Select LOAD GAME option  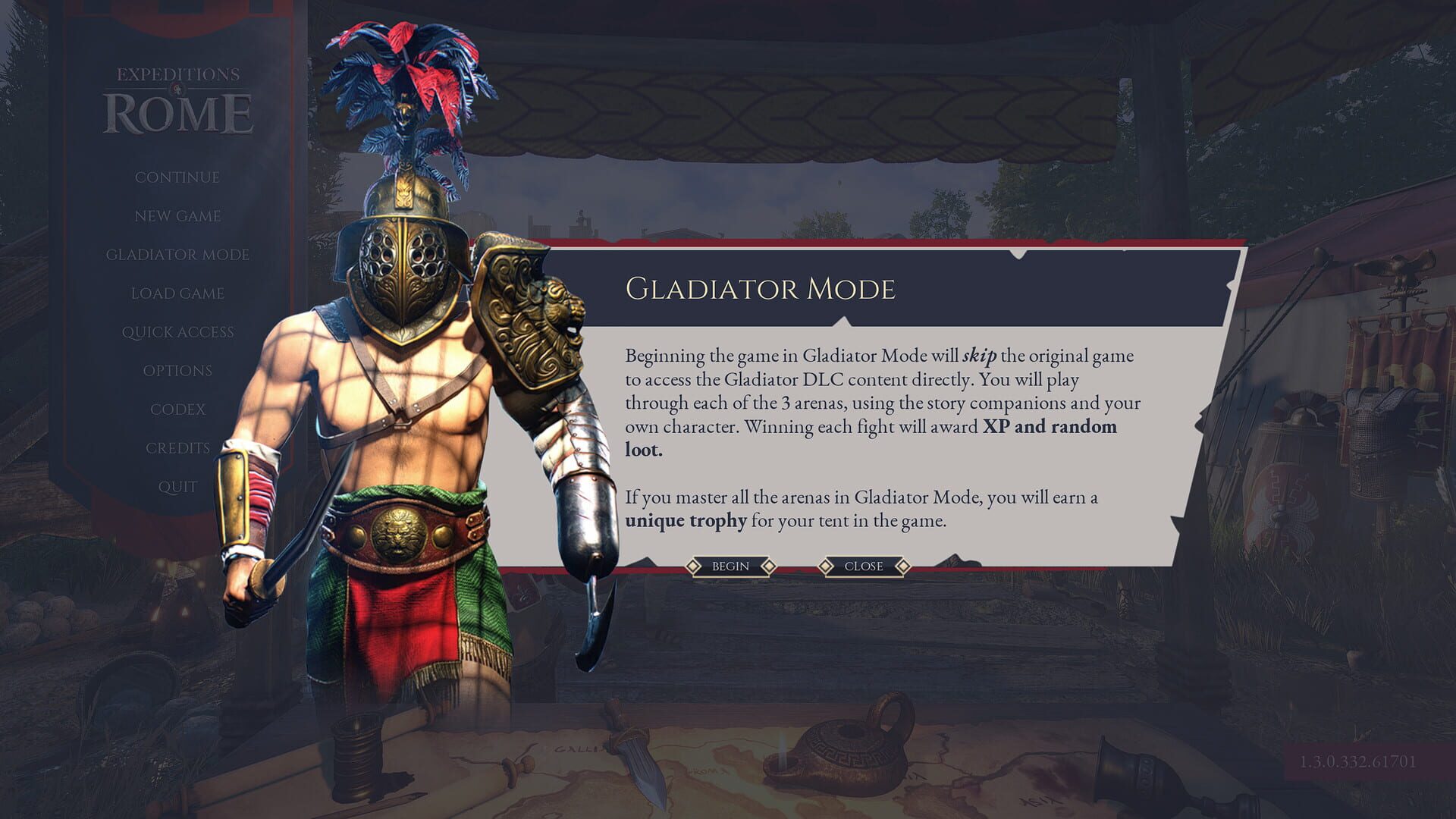click(177, 293)
